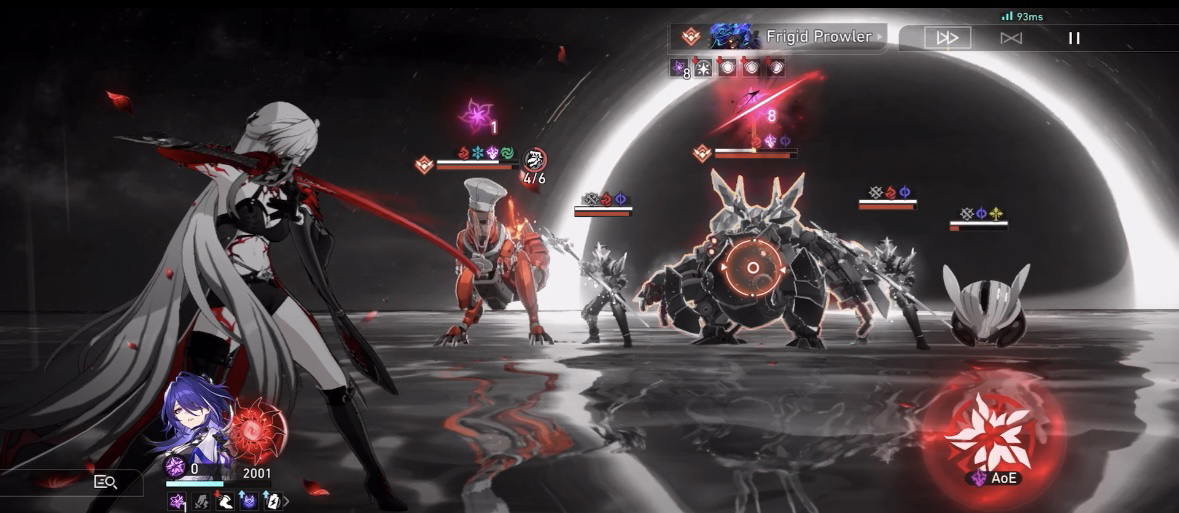Toggle auto-battle with the bowtie icon
Viewport: 1179px width, 513px height.
(x=1011, y=38)
